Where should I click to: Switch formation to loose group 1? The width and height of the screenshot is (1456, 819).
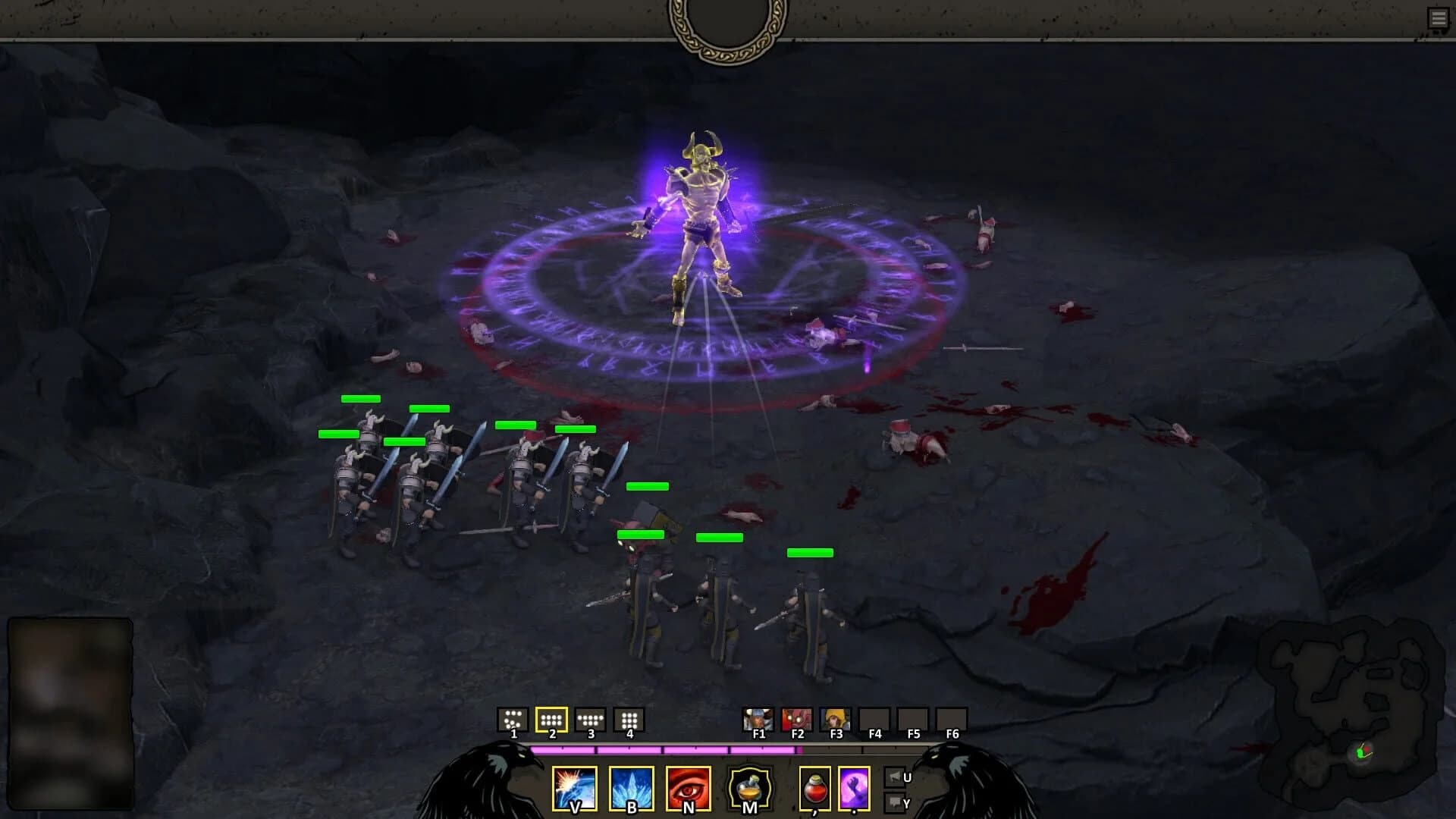[512, 720]
